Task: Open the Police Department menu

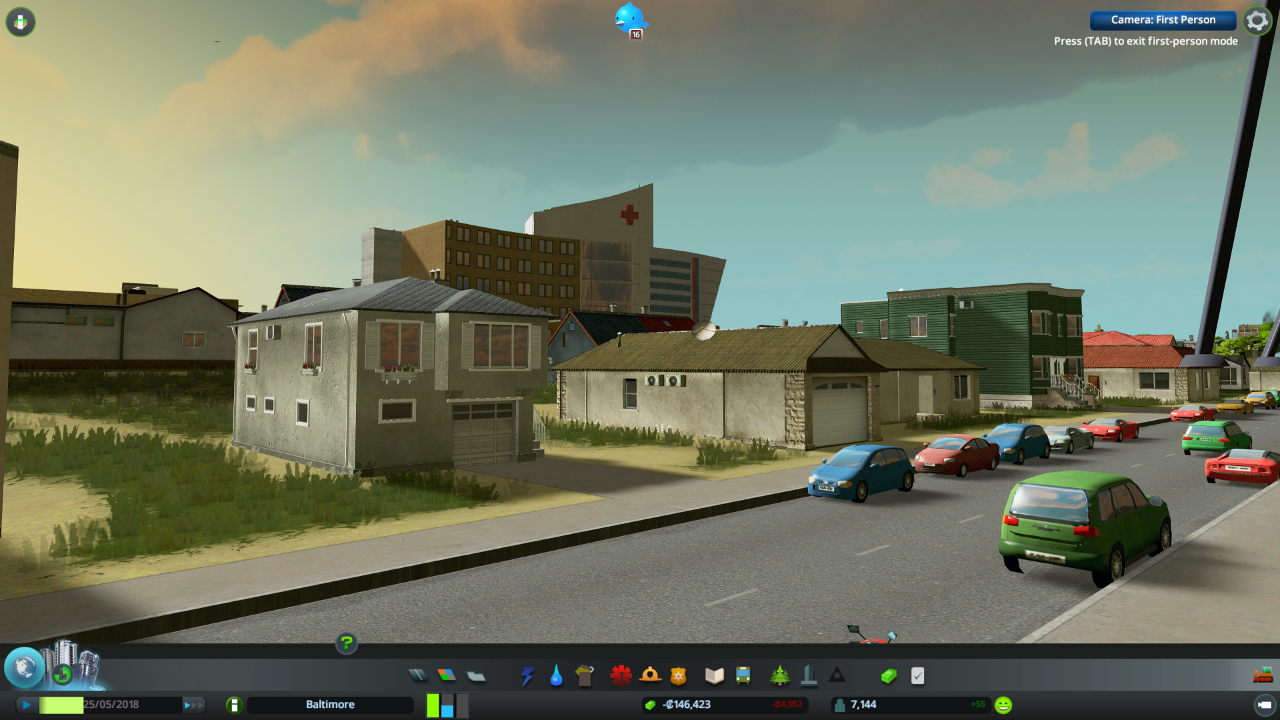Action: click(x=678, y=675)
